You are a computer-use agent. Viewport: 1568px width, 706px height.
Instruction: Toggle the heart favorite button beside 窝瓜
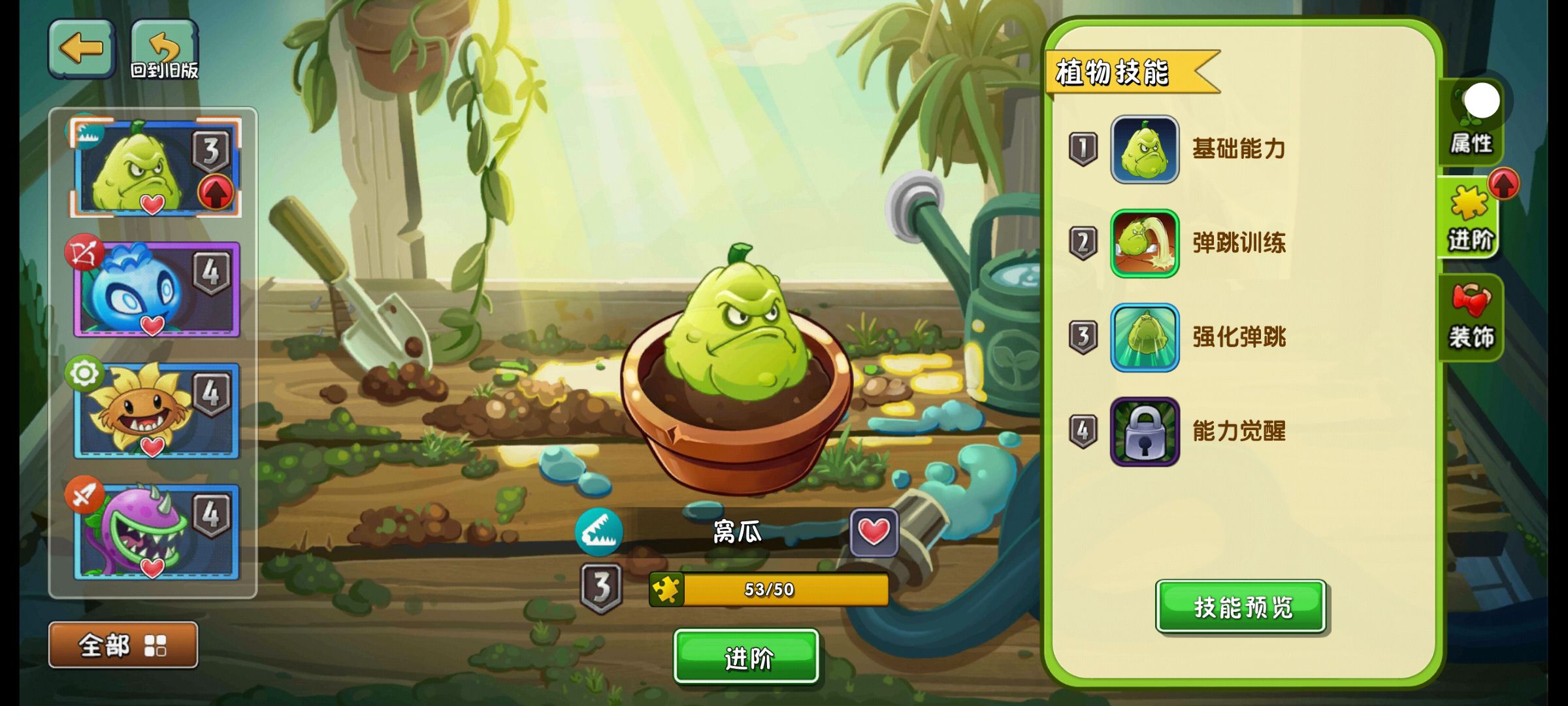(874, 531)
